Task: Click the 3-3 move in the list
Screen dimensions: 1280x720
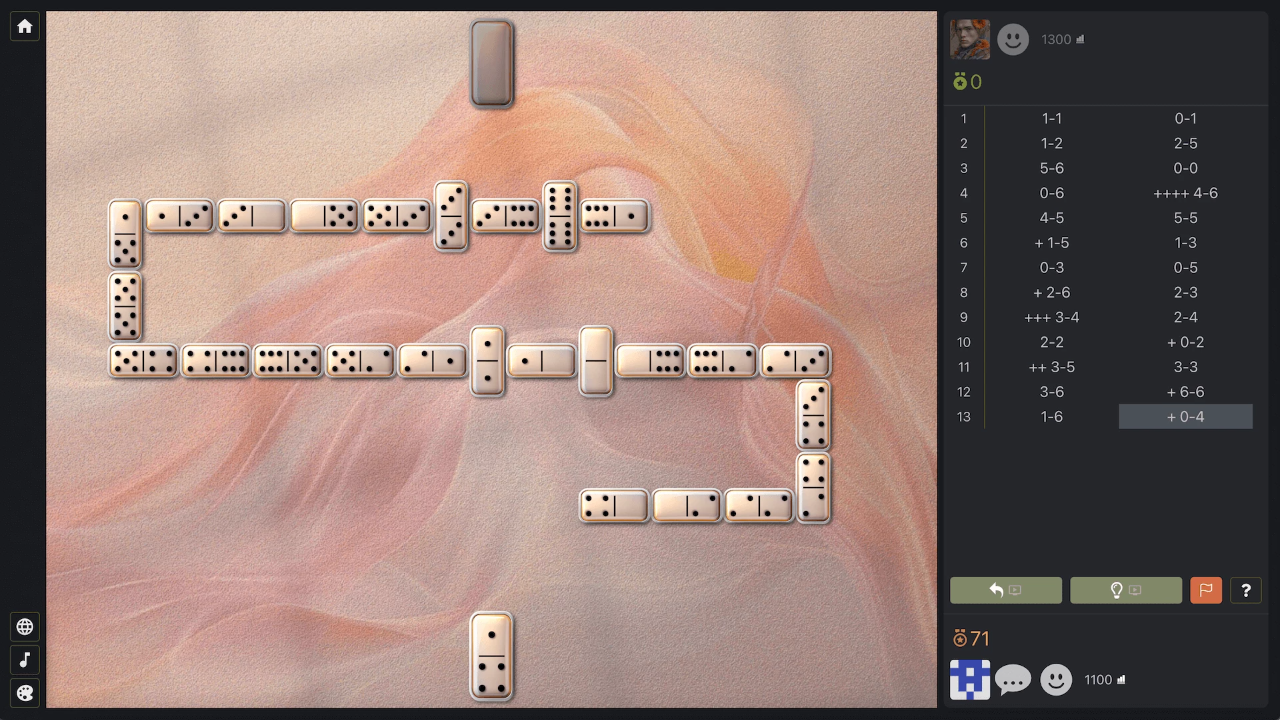Action: coord(1185,367)
